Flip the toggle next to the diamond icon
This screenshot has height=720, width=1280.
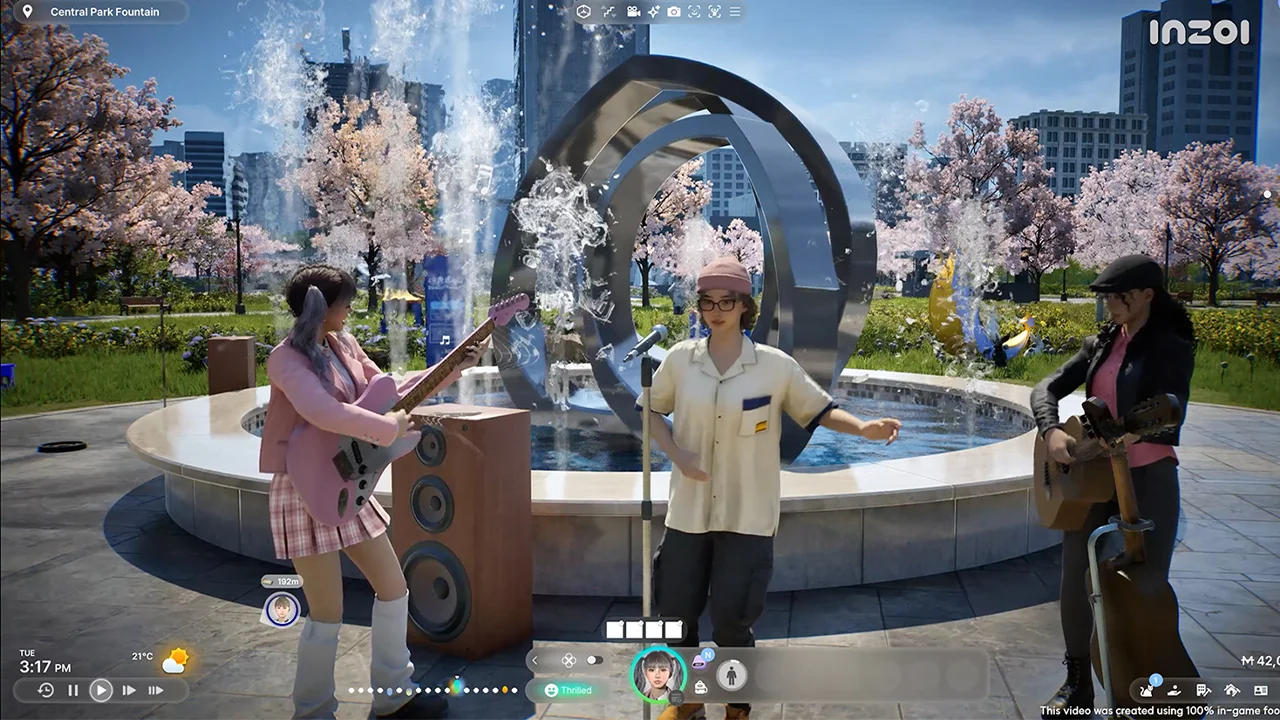pos(594,660)
